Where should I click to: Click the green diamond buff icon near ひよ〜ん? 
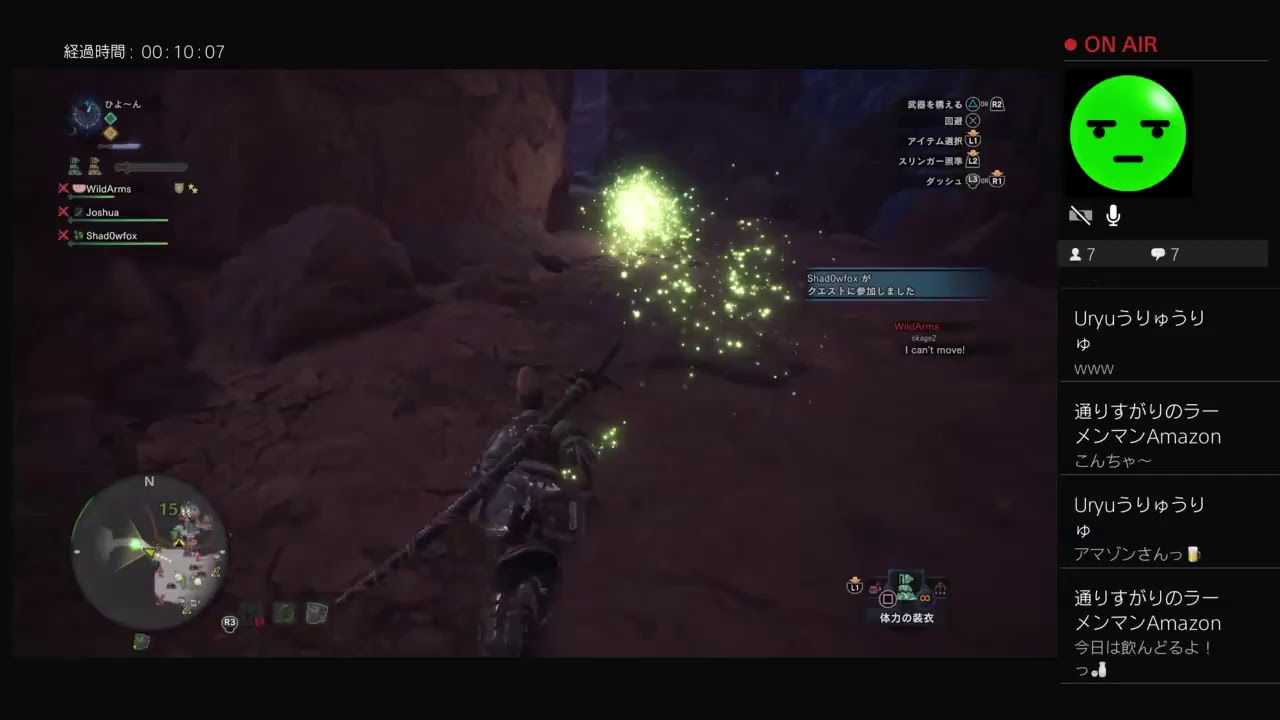click(x=110, y=119)
